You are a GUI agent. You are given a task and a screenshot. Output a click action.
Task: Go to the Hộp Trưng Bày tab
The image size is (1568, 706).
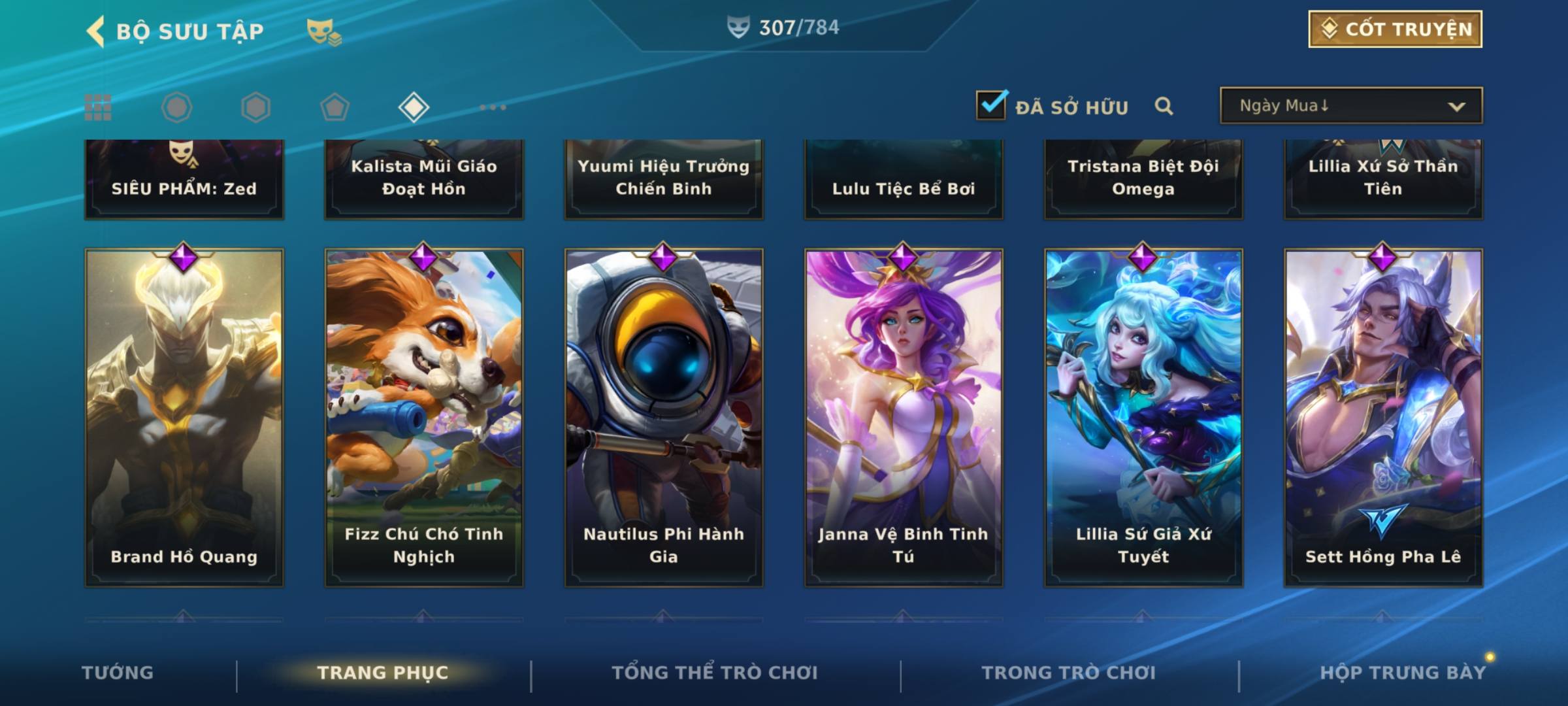coord(1403,673)
